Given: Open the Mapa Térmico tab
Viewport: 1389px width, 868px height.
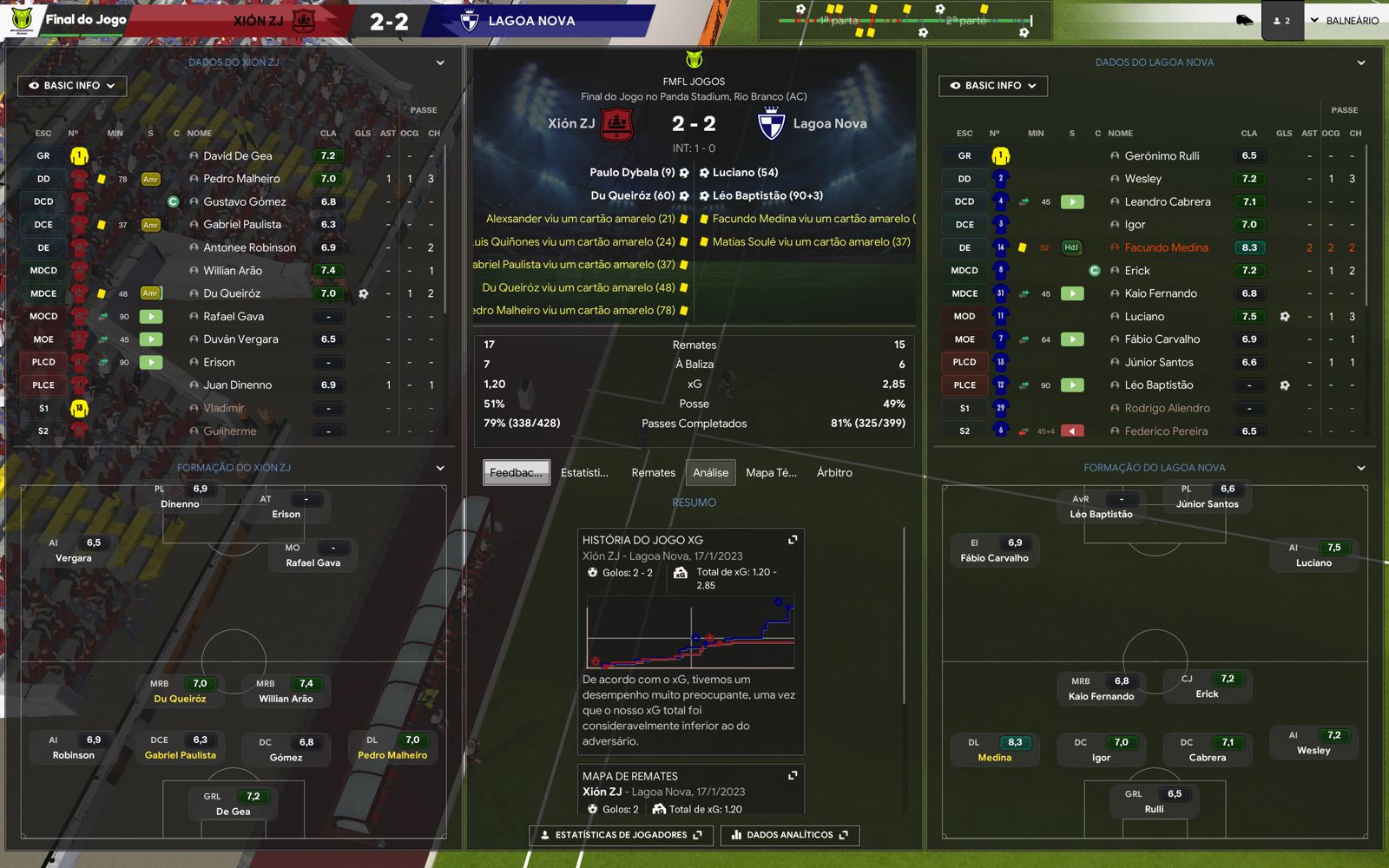Looking at the screenshot, I should point(771,472).
